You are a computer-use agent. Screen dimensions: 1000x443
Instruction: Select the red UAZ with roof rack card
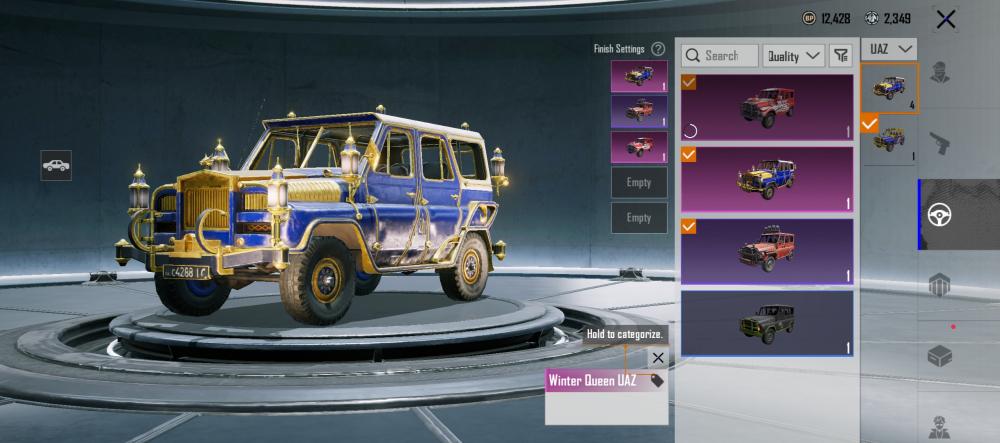[x=767, y=250]
